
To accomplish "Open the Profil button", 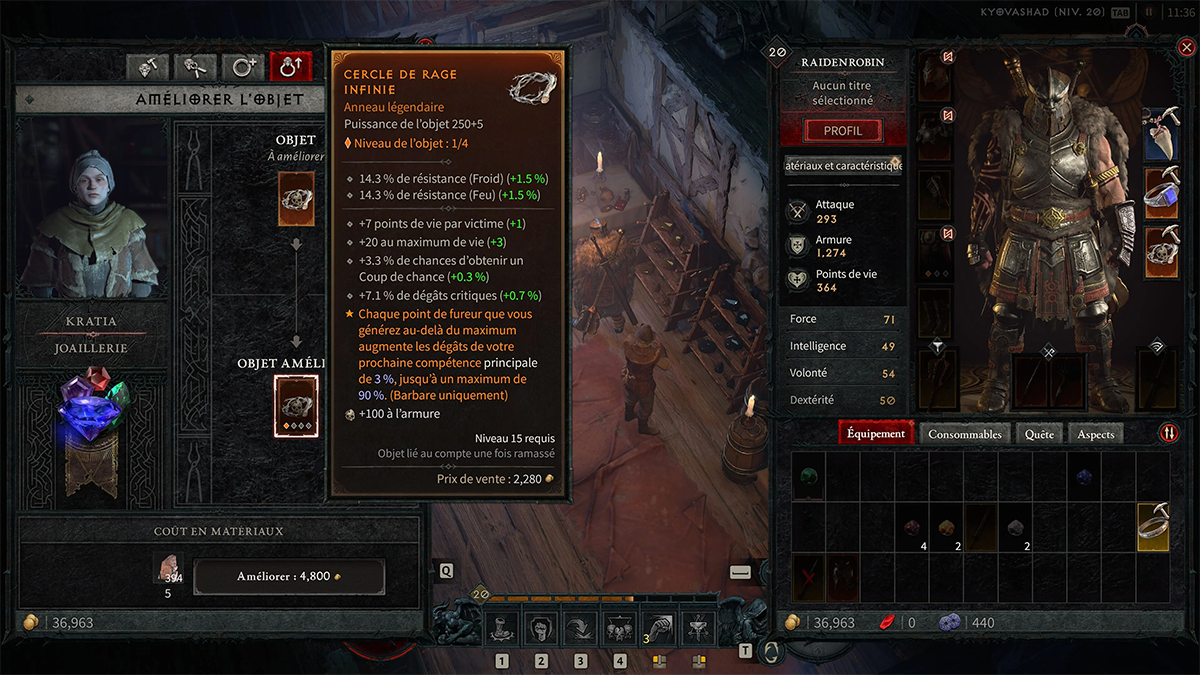I will [842, 131].
